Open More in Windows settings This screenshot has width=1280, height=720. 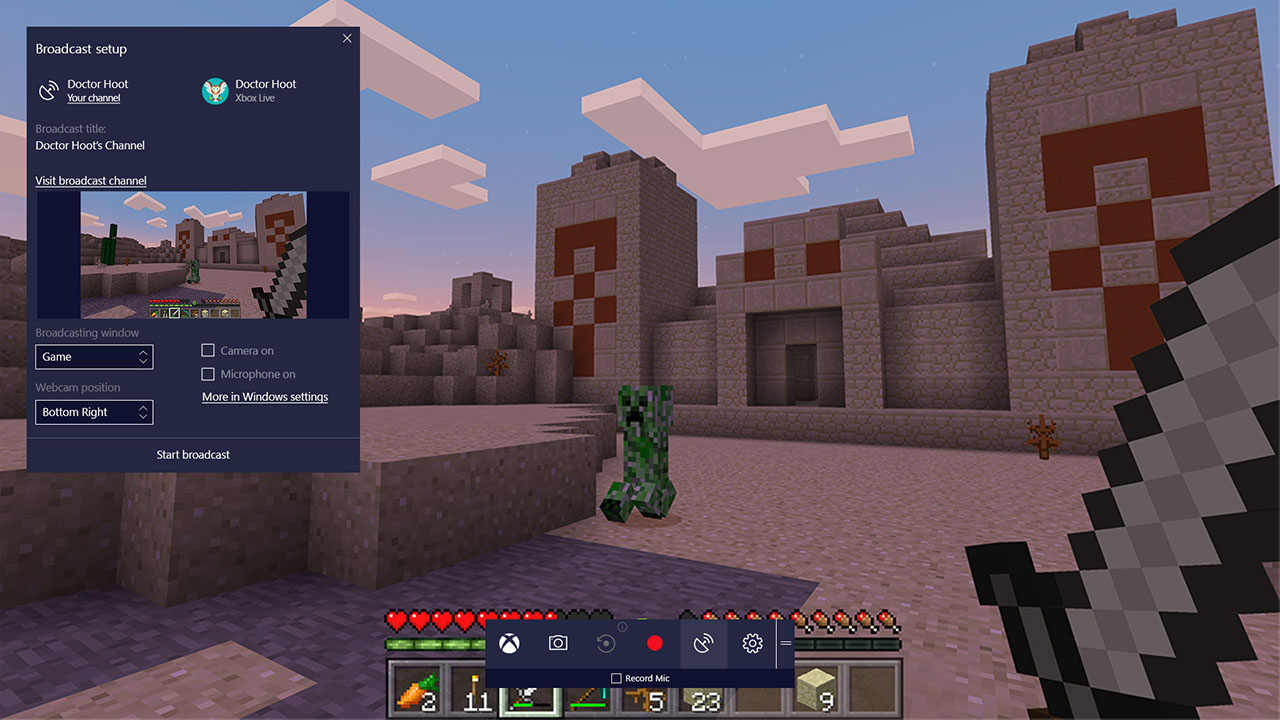(x=264, y=396)
